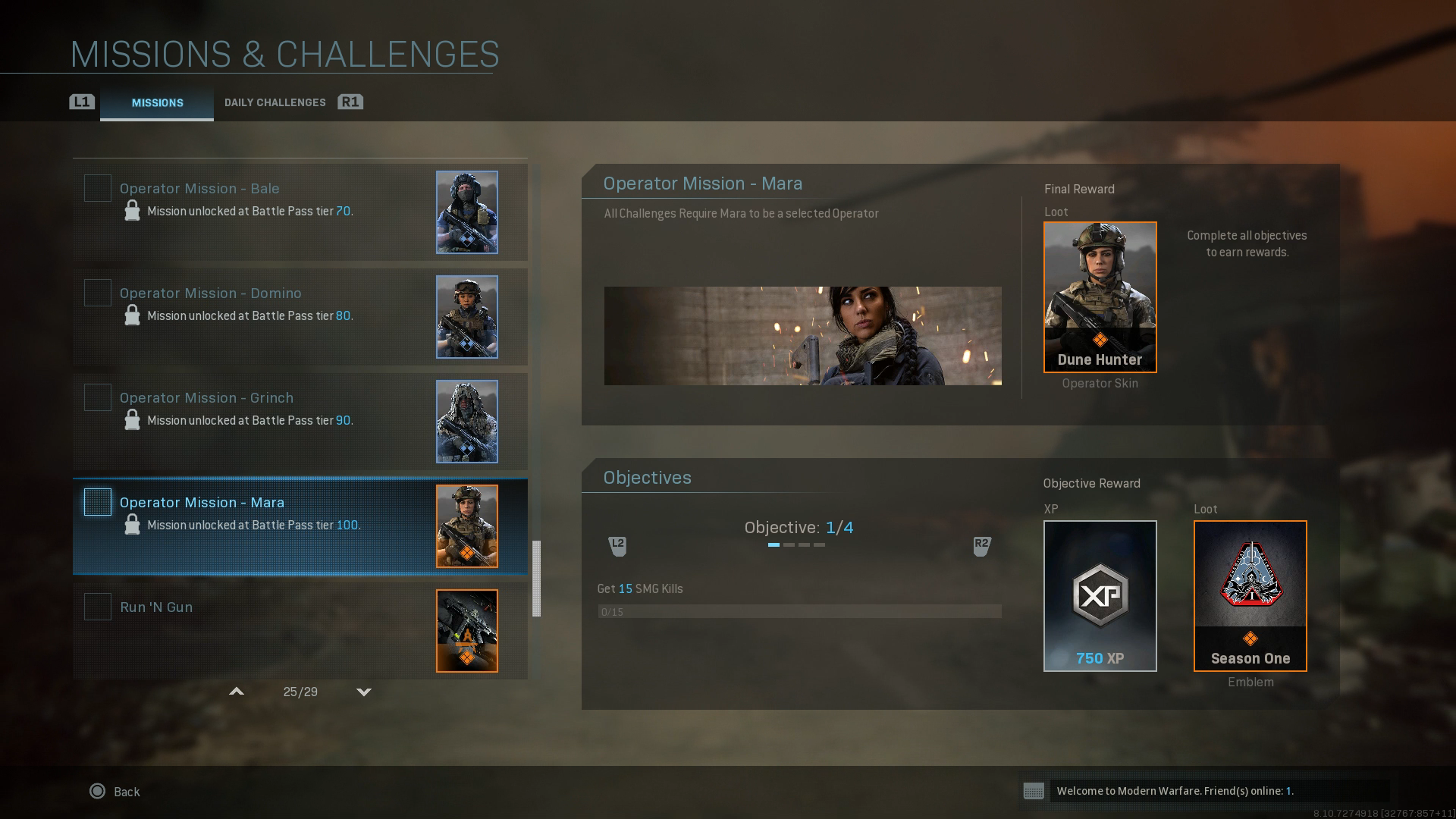Tick the checkbox beside Operator Mission - Grinch

tap(97, 397)
